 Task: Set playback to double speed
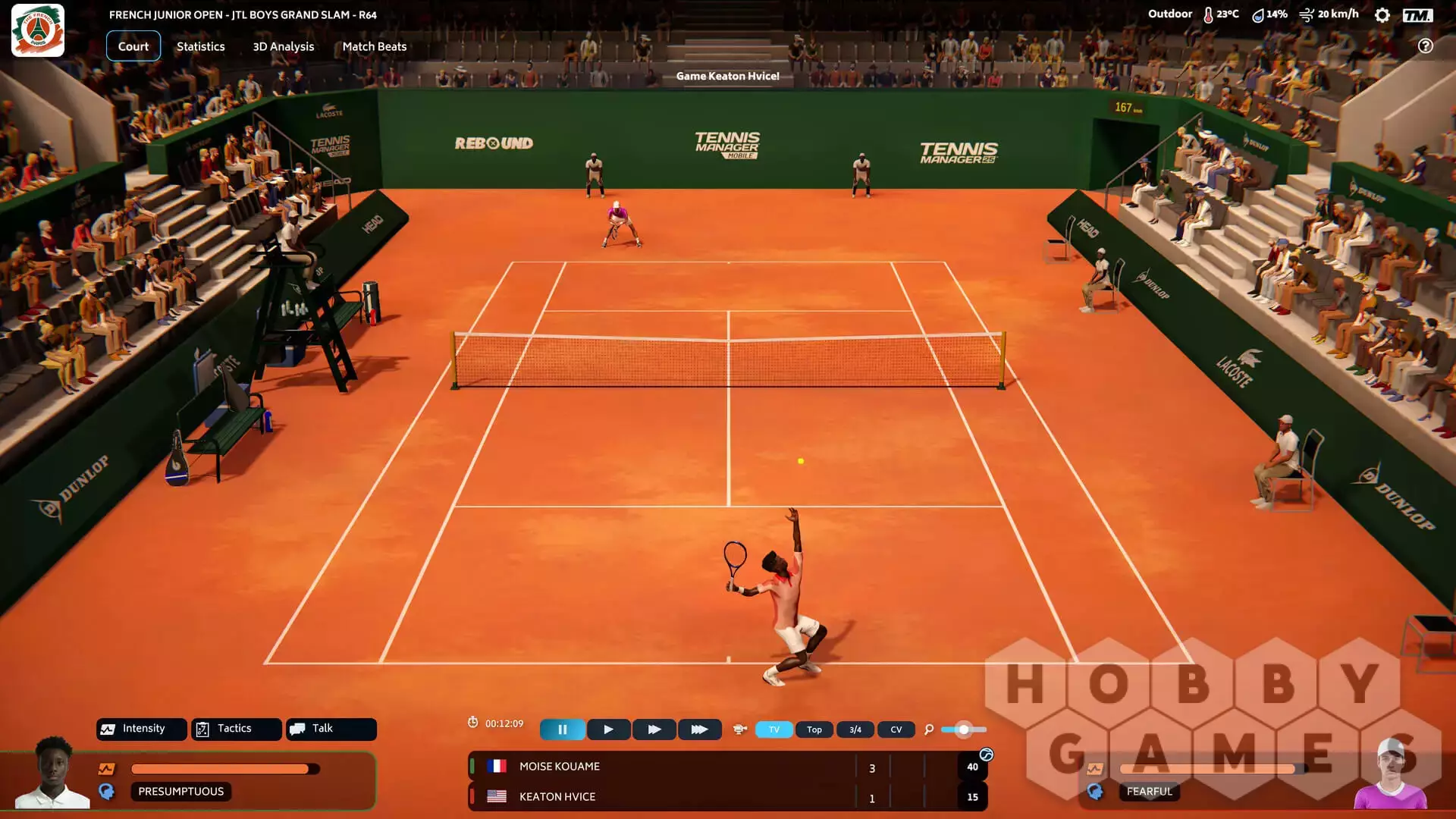point(654,730)
